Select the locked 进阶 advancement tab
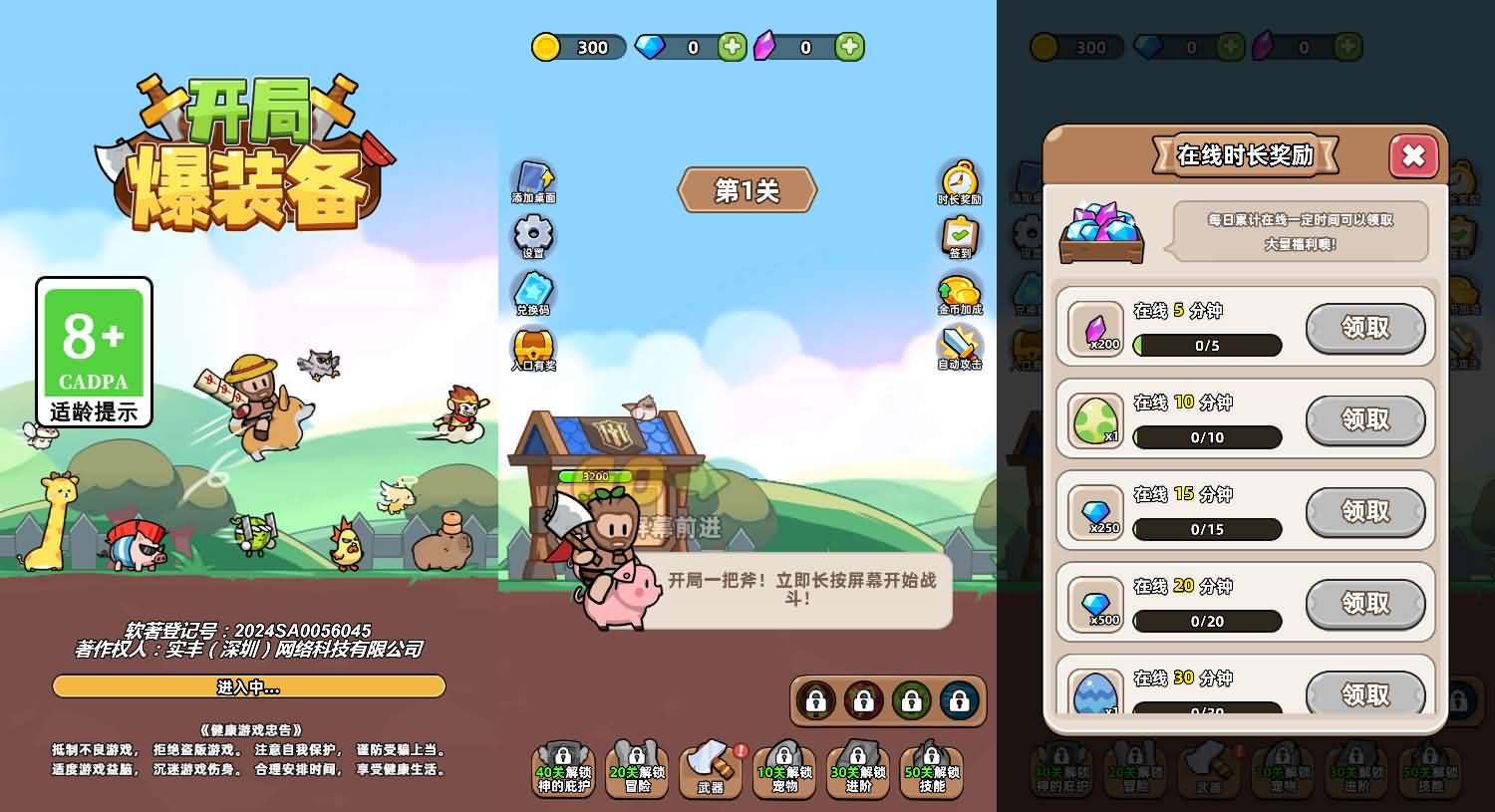 coord(858,767)
